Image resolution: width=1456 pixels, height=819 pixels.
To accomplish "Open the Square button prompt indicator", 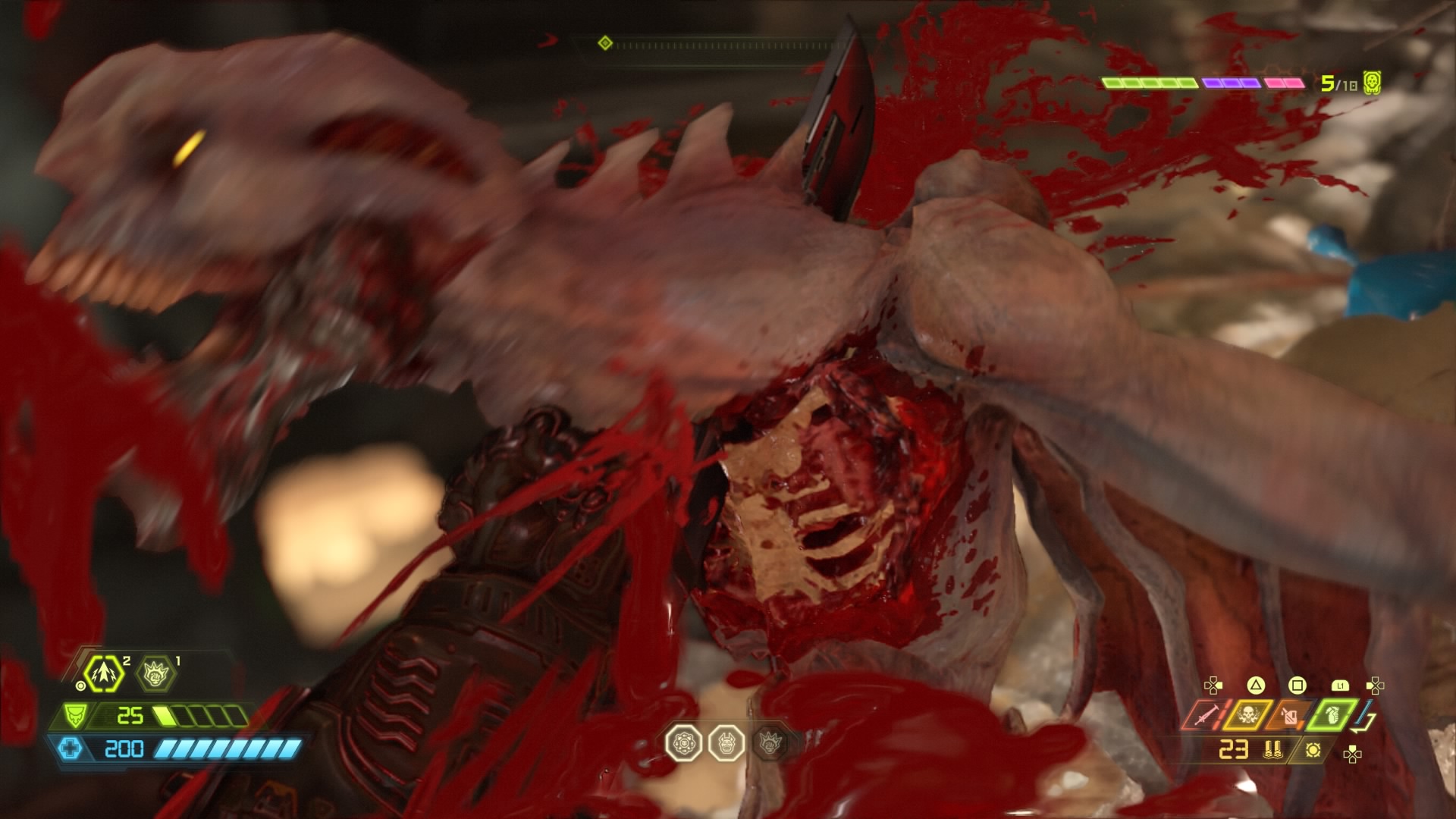I will coord(1297,685).
